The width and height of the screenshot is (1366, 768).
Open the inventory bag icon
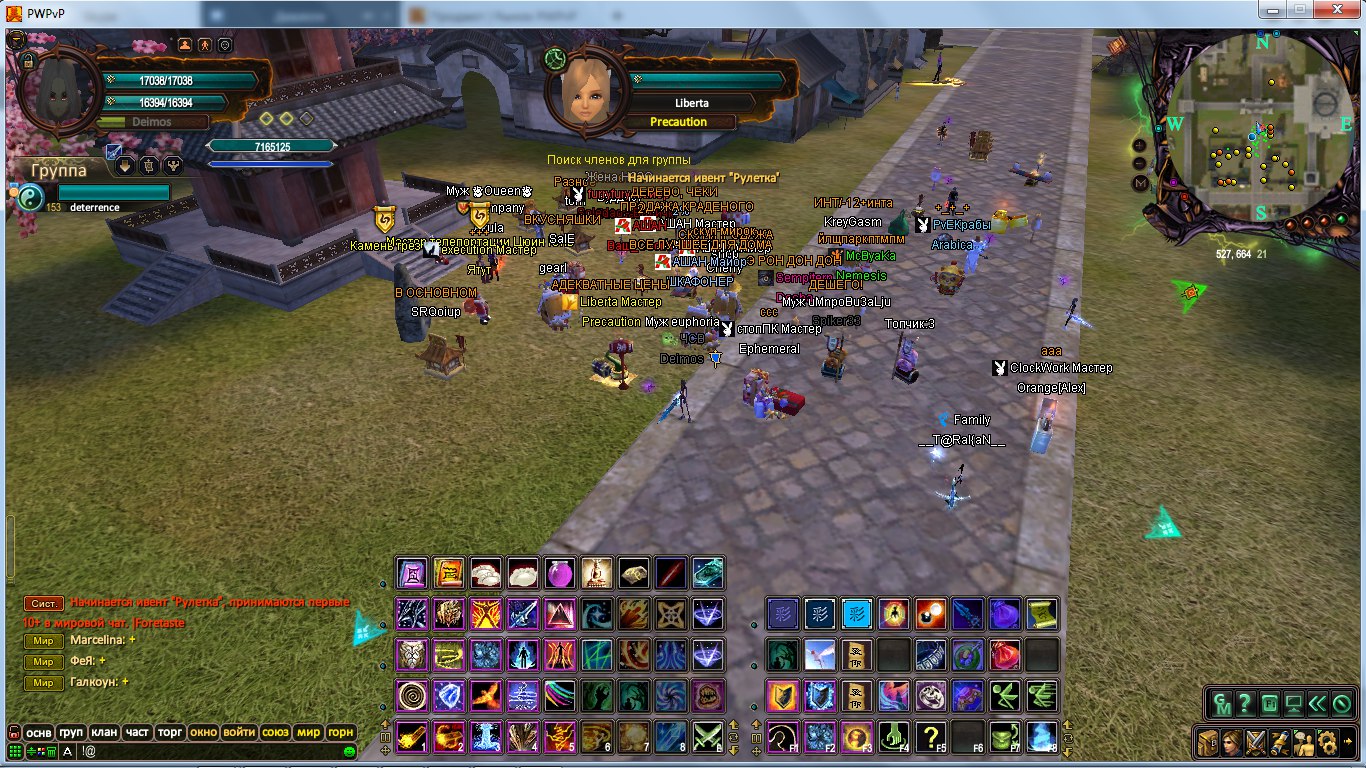tap(1208, 742)
